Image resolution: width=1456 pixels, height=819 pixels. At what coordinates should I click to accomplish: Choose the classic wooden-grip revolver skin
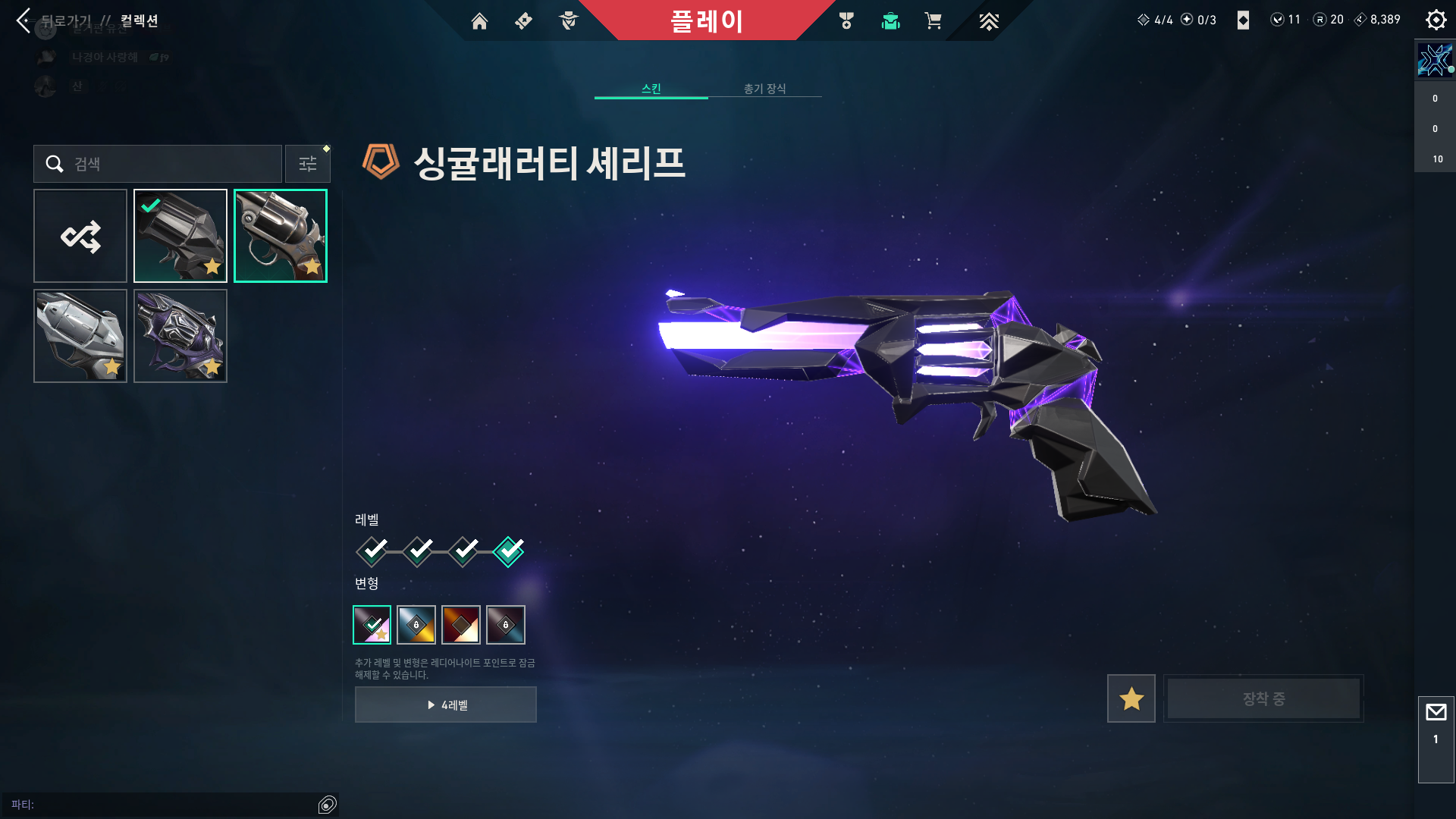pos(281,236)
